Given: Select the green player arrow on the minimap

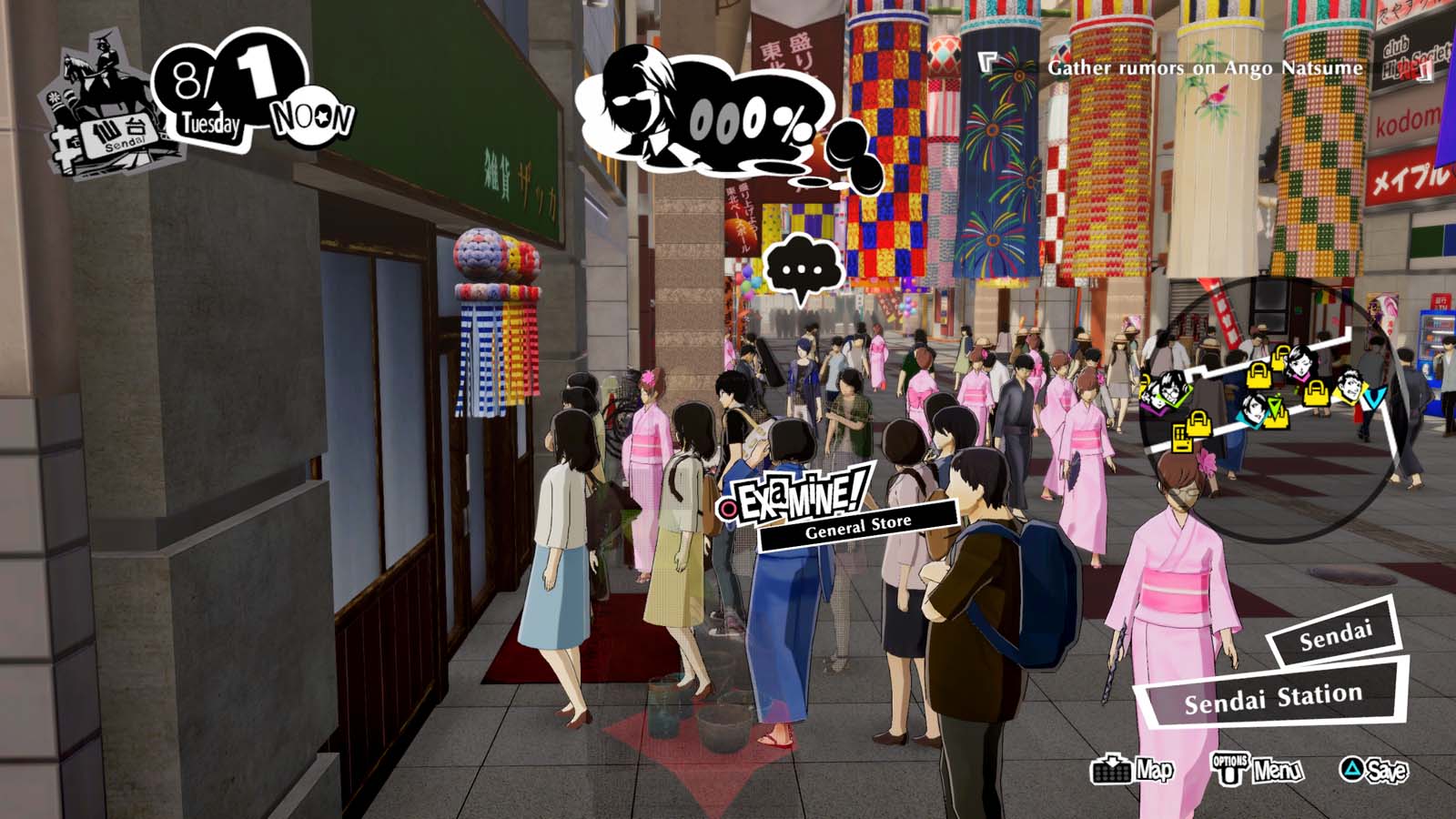Looking at the screenshot, I should click(1275, 407).
